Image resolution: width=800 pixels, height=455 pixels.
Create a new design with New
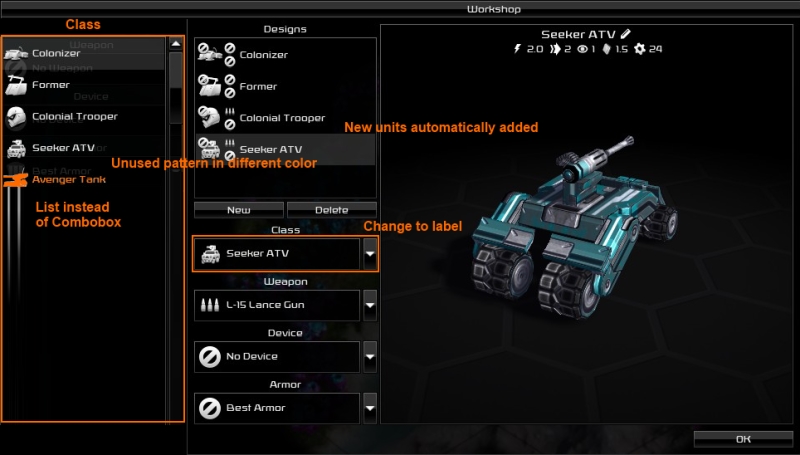pos(238,210)
